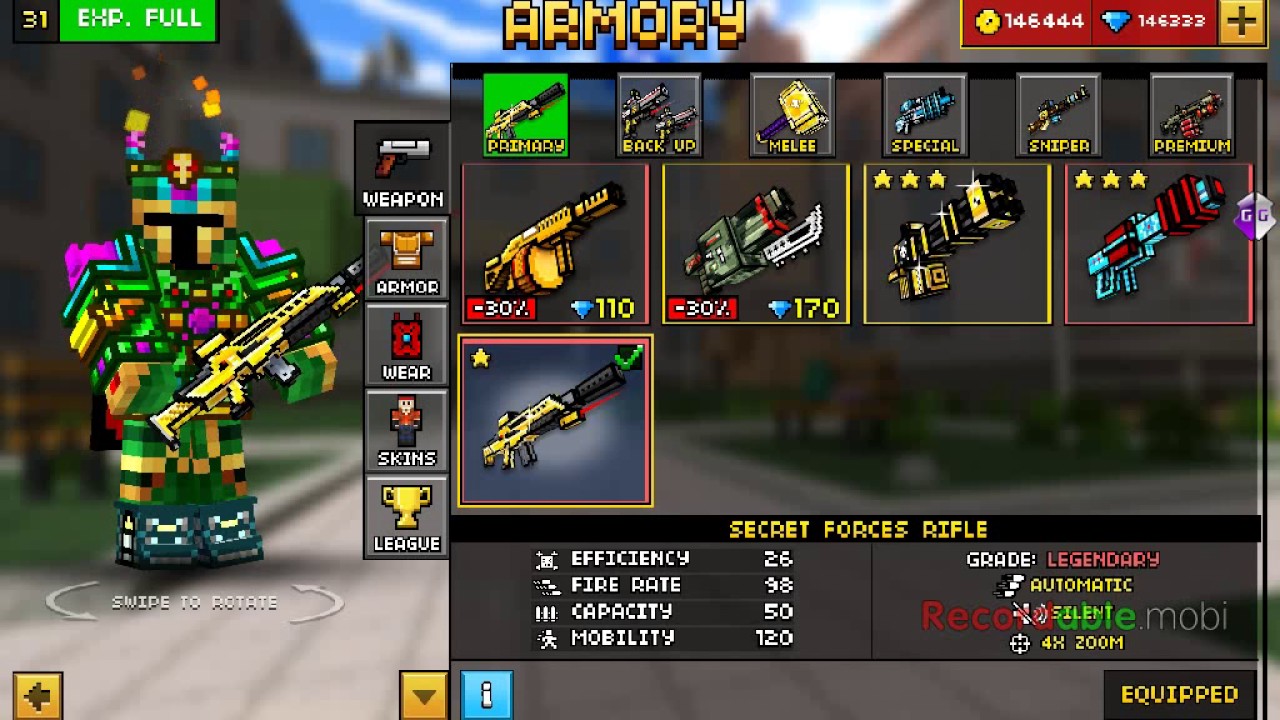Viewport: 1280px width, 720px height.
Task: Choose the green chainsaw gun priced 170 gems
Action: [x=756, y=245]
